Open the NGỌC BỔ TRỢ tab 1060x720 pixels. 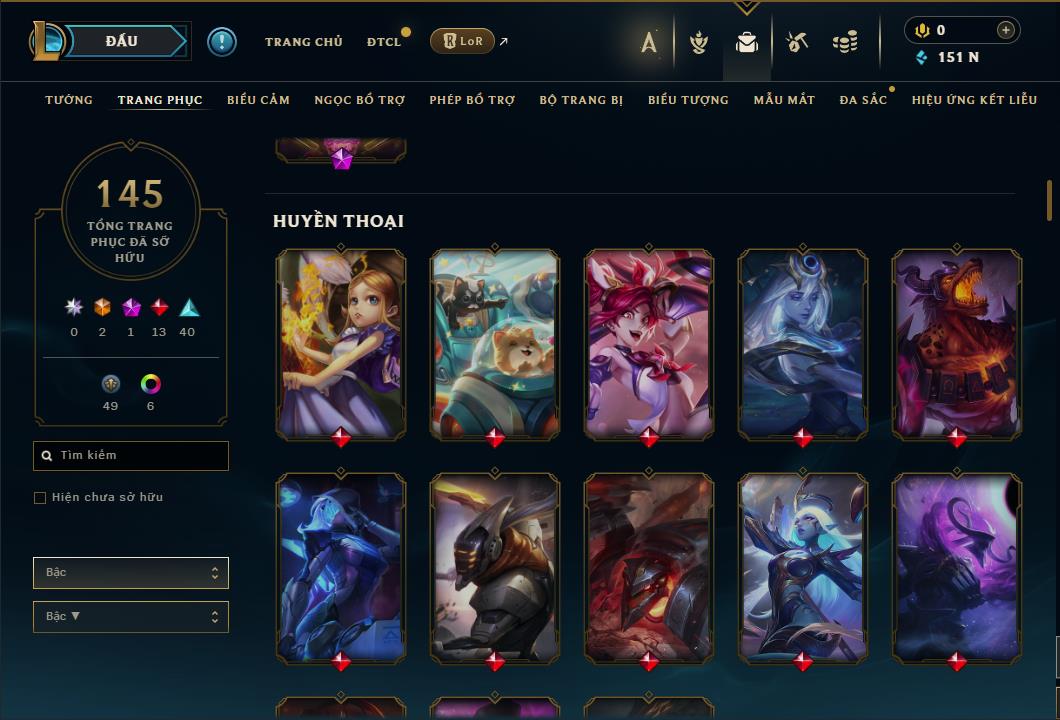tap(359, 100)
